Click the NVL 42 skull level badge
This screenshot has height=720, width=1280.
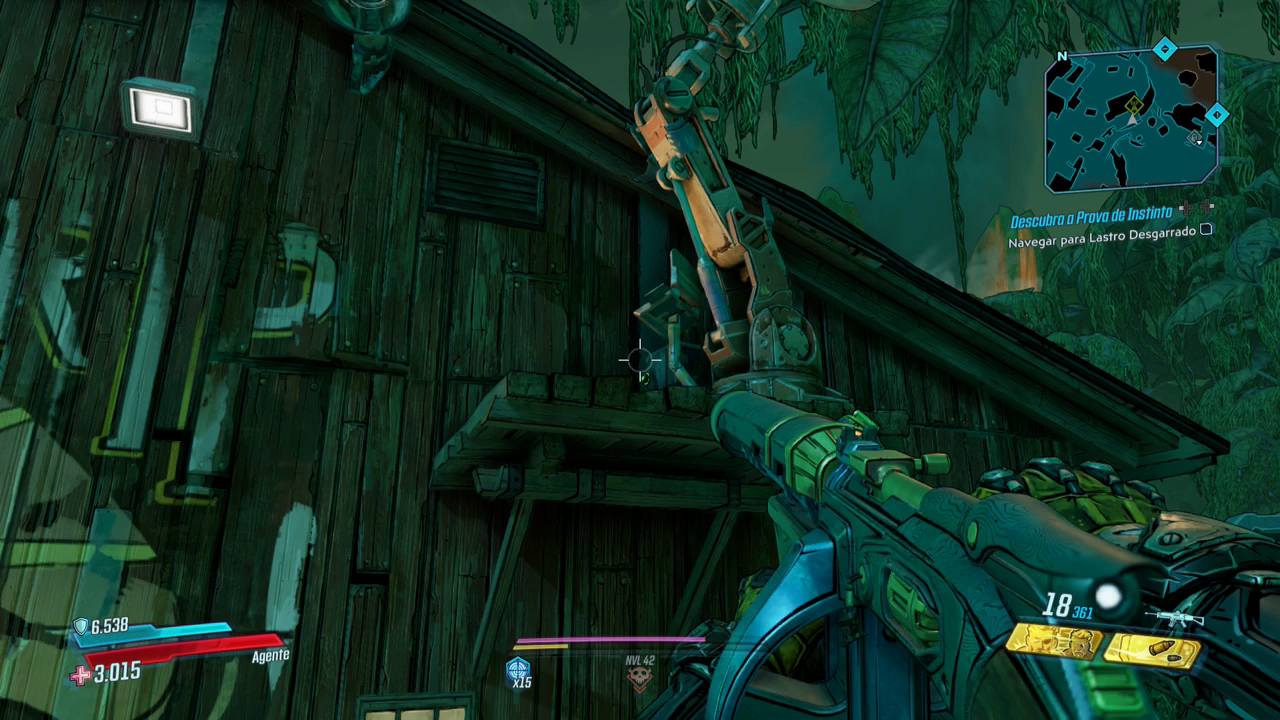point(639,676)
